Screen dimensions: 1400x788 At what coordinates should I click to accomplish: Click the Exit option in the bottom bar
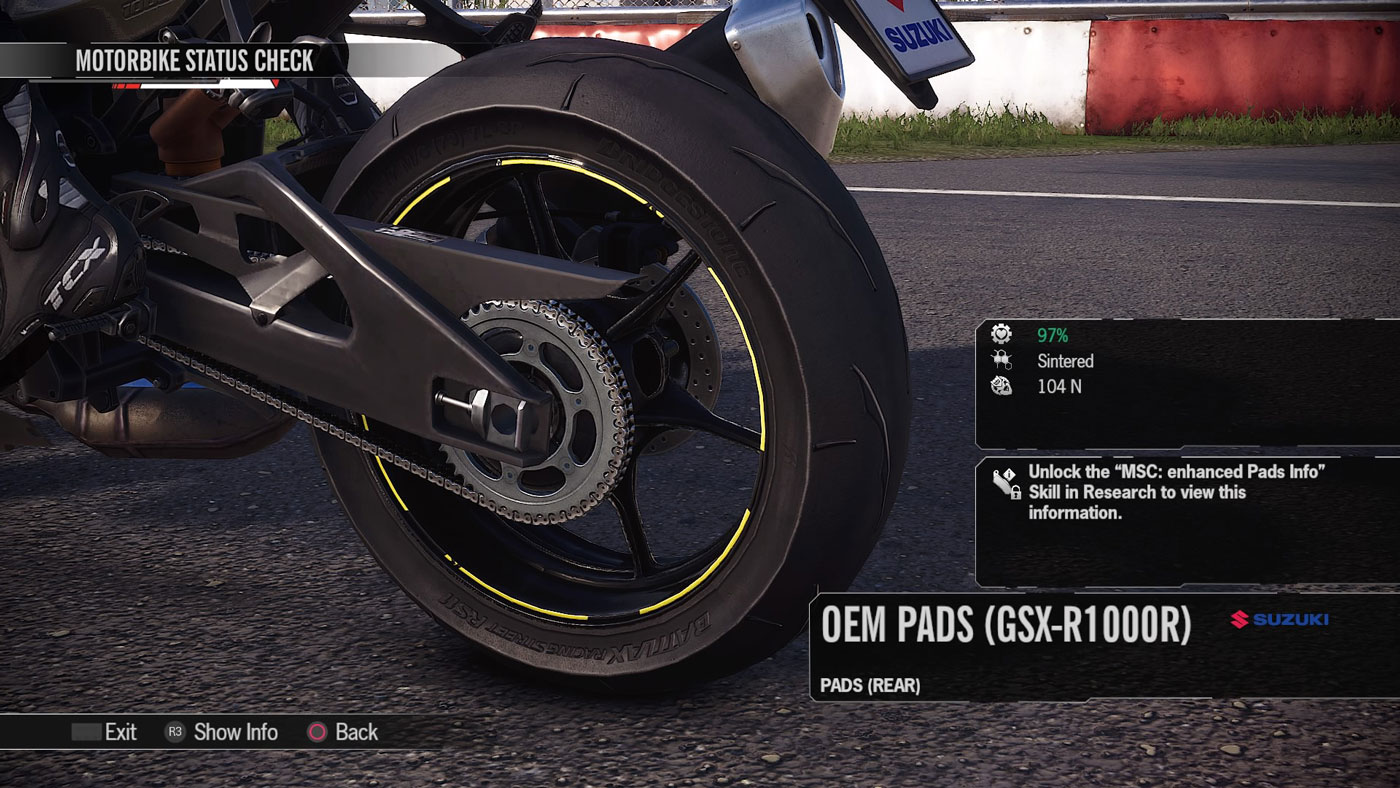click(x=105, y=732)
